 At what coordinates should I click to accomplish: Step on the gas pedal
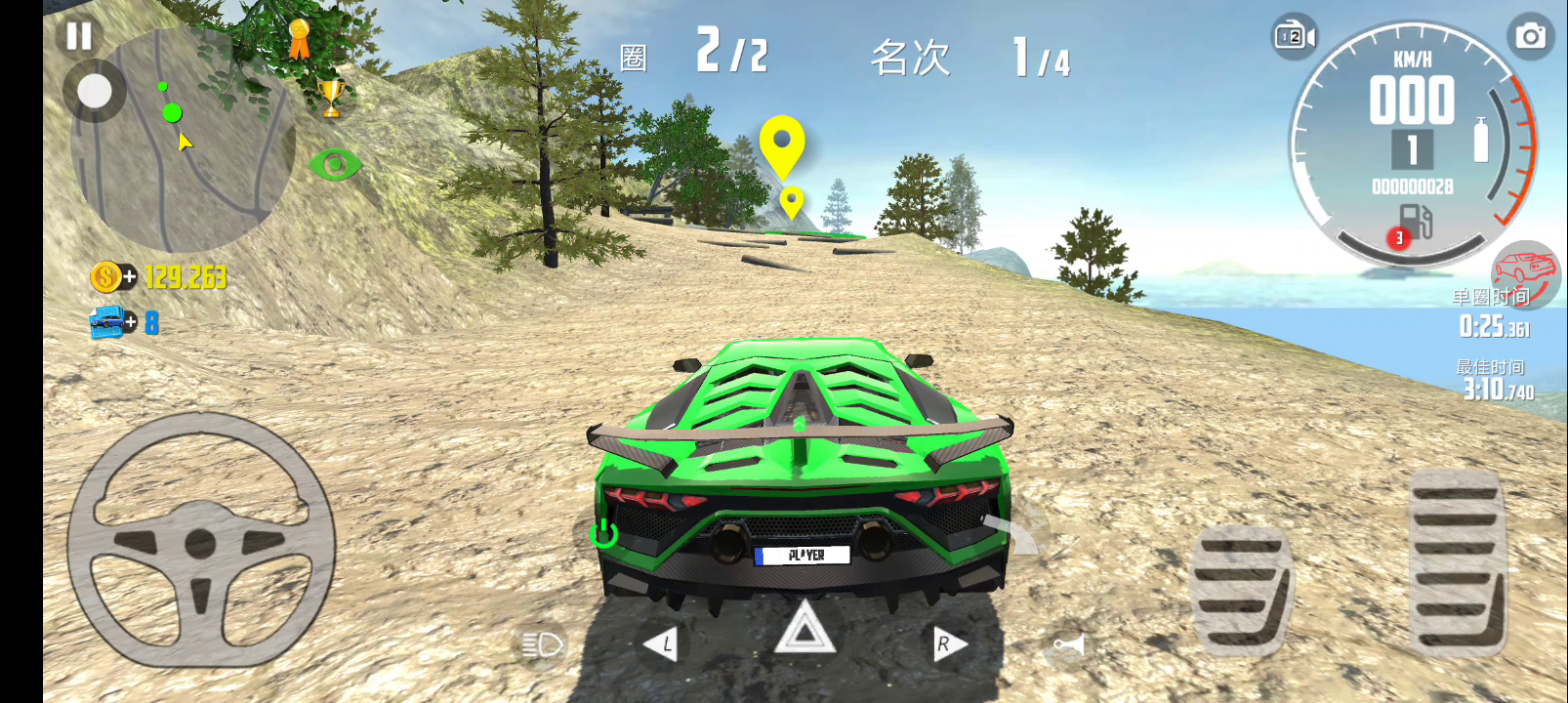coord(1457,561)
